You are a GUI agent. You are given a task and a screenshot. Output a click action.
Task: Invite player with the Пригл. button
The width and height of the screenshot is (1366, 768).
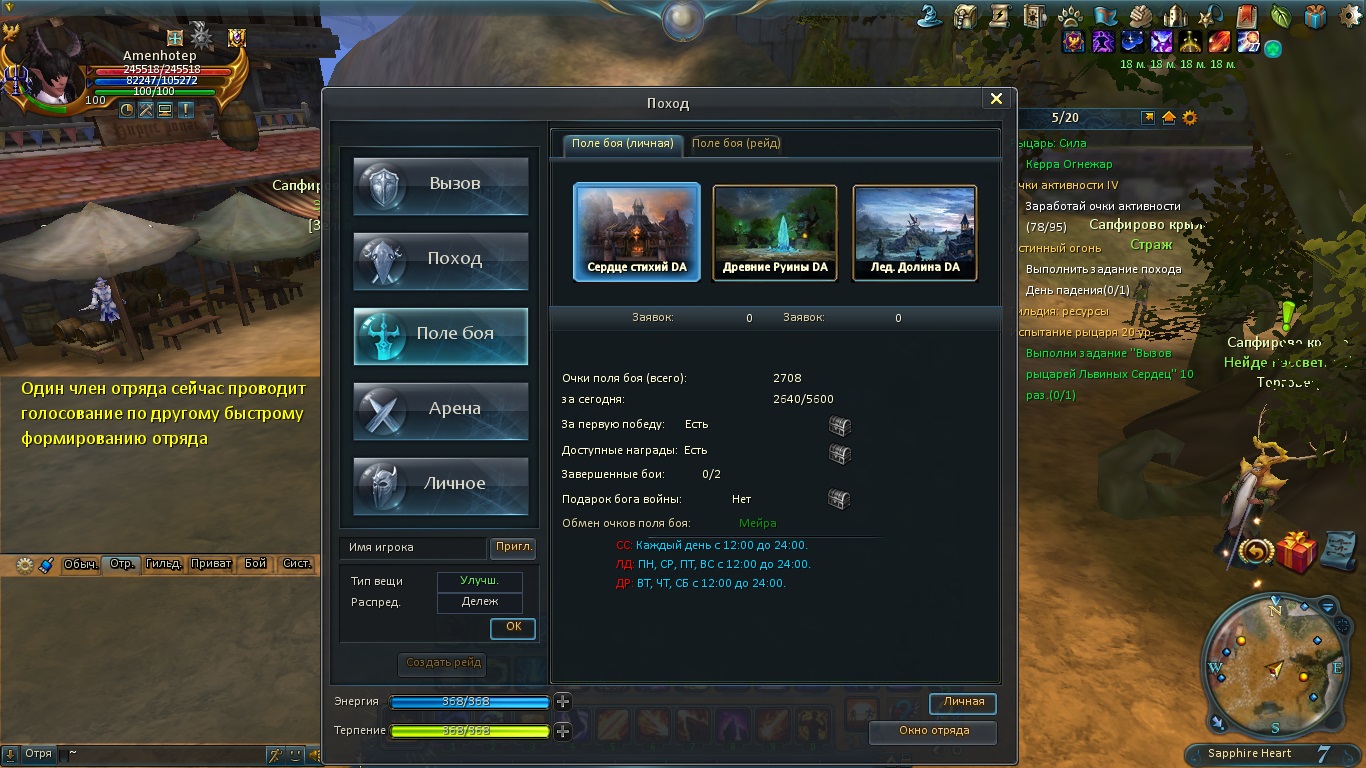(x=514, y=548)
